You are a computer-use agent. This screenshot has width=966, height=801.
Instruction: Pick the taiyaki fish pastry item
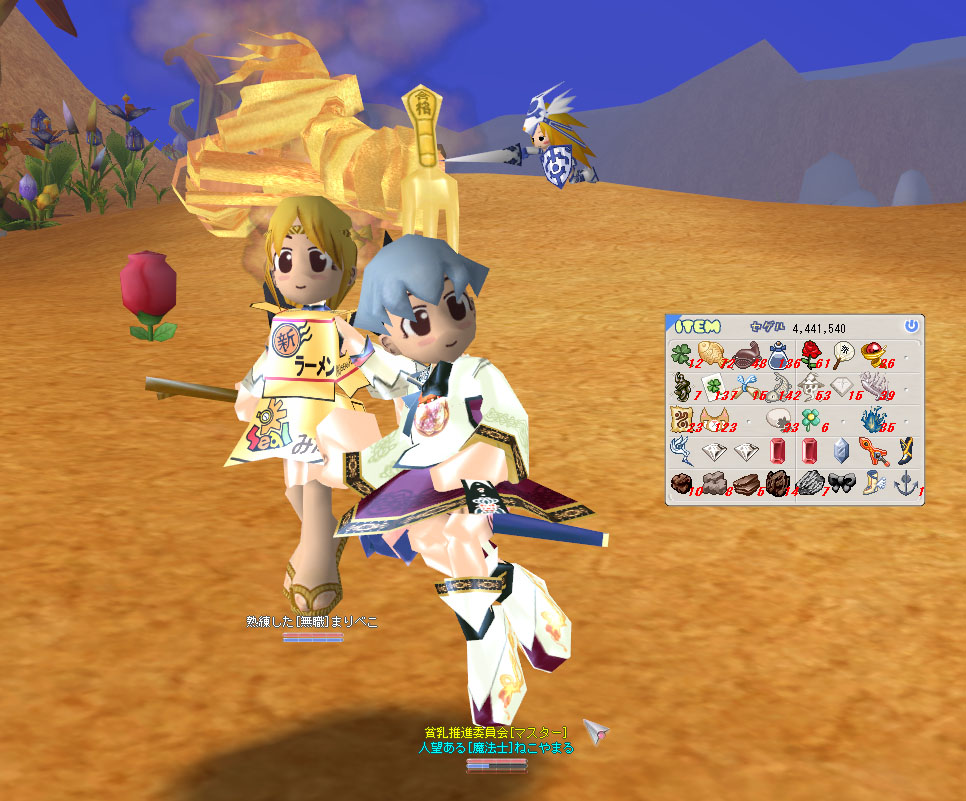point(713,352)
